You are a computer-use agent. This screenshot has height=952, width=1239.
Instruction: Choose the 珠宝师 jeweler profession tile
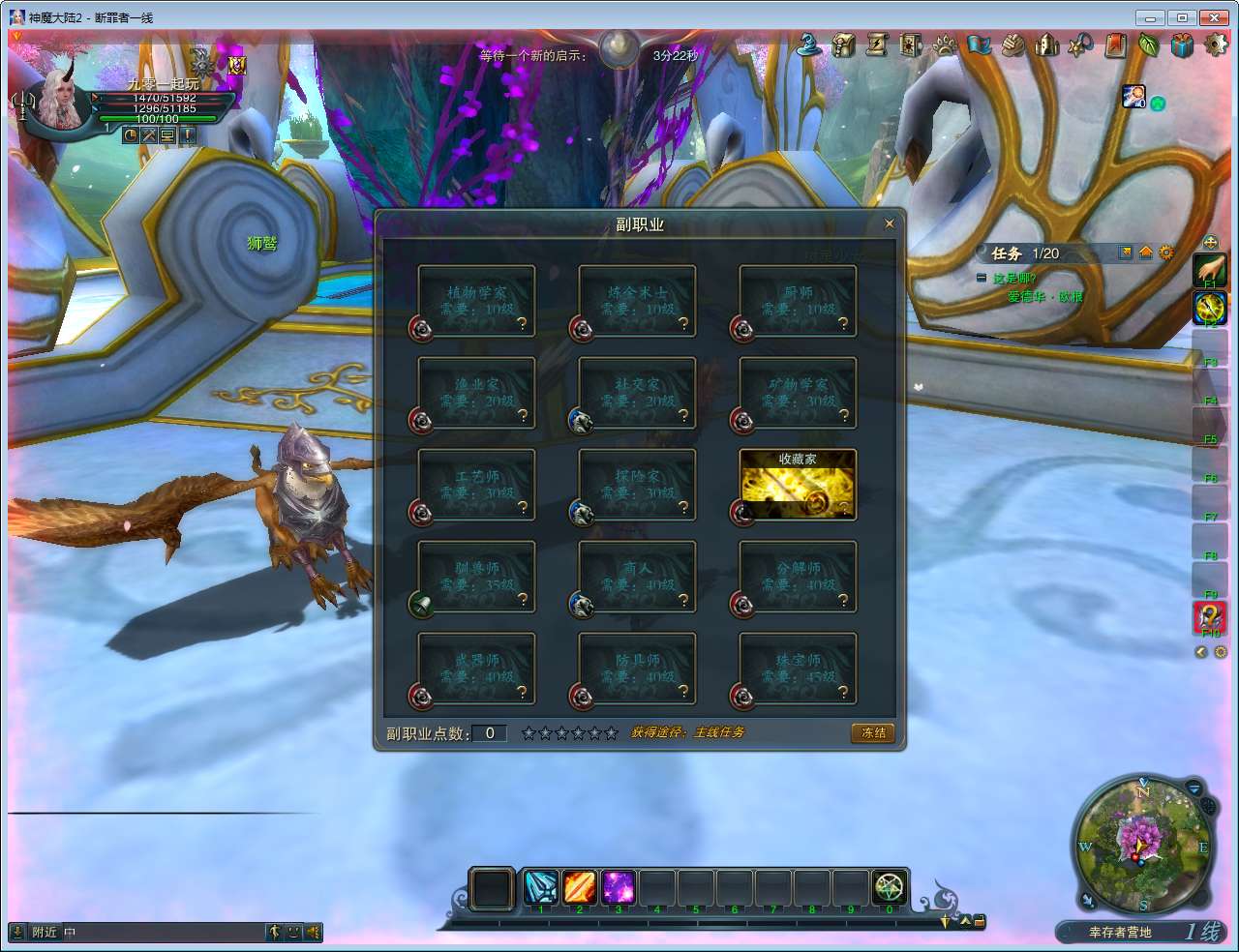(x=798, y=669)
